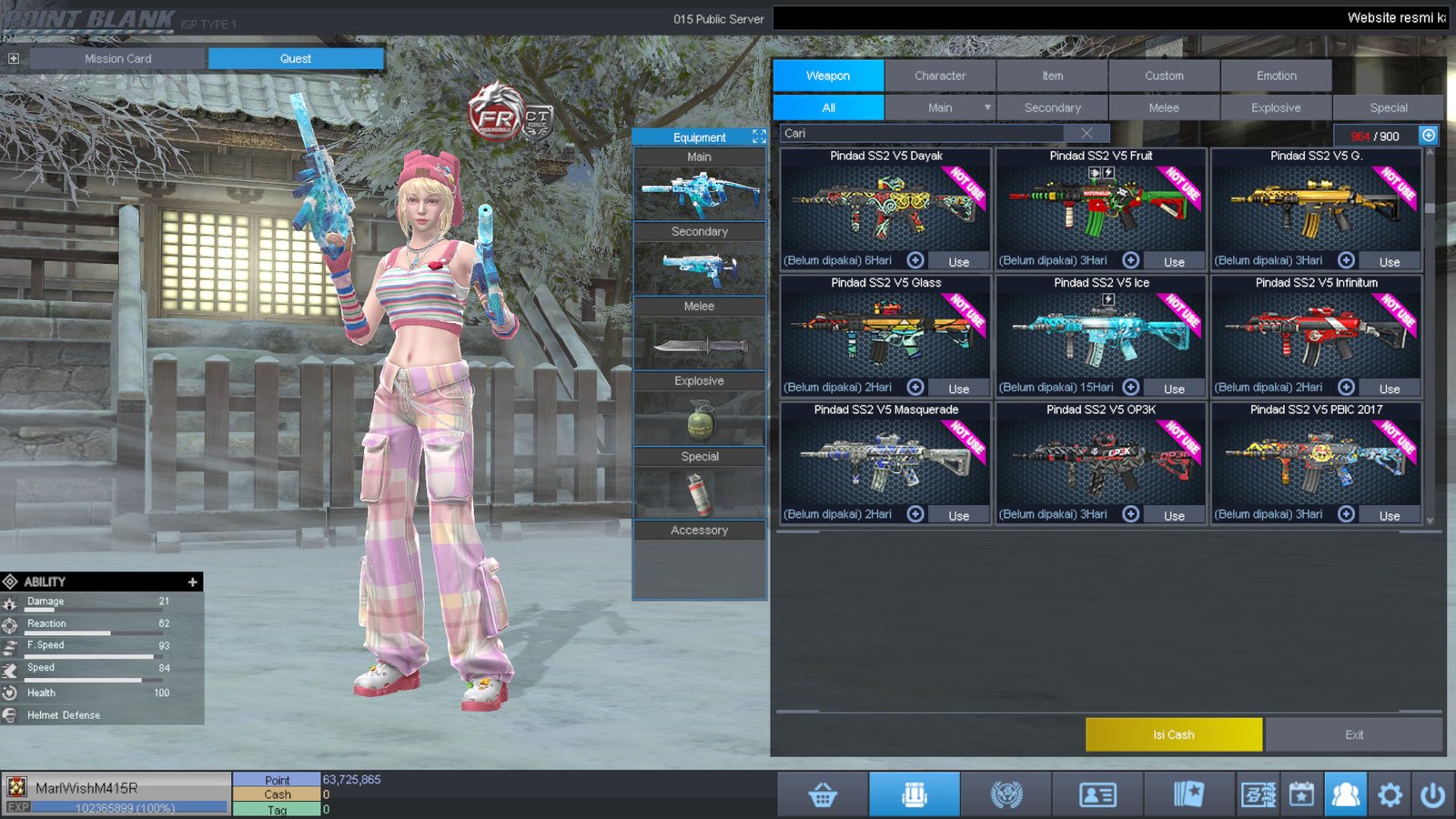Show Melee weapons category
This screenshot has height=819, width=1456.
coord(1164,107)
